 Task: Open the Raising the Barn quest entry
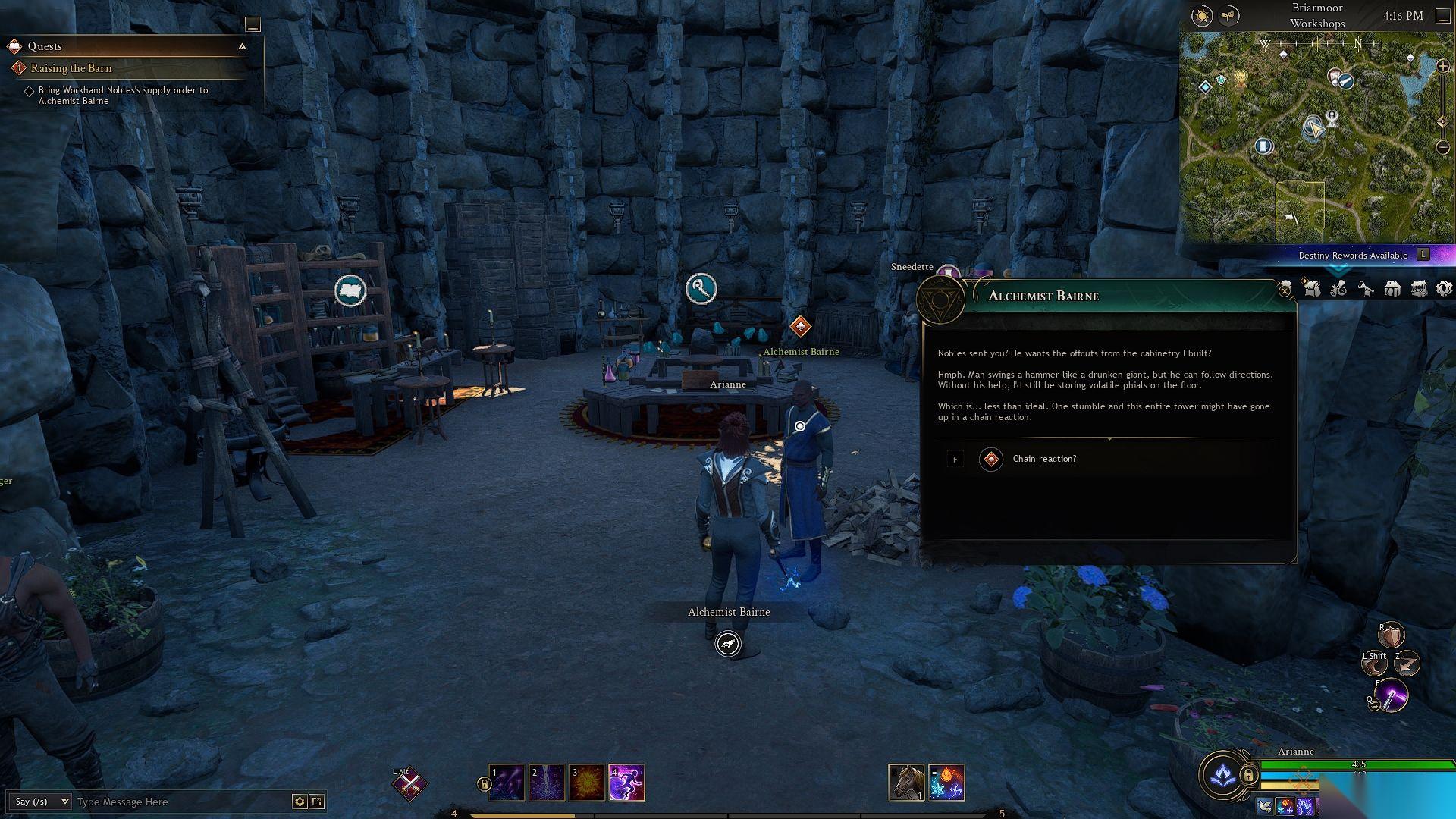click(x=71, y=68)
